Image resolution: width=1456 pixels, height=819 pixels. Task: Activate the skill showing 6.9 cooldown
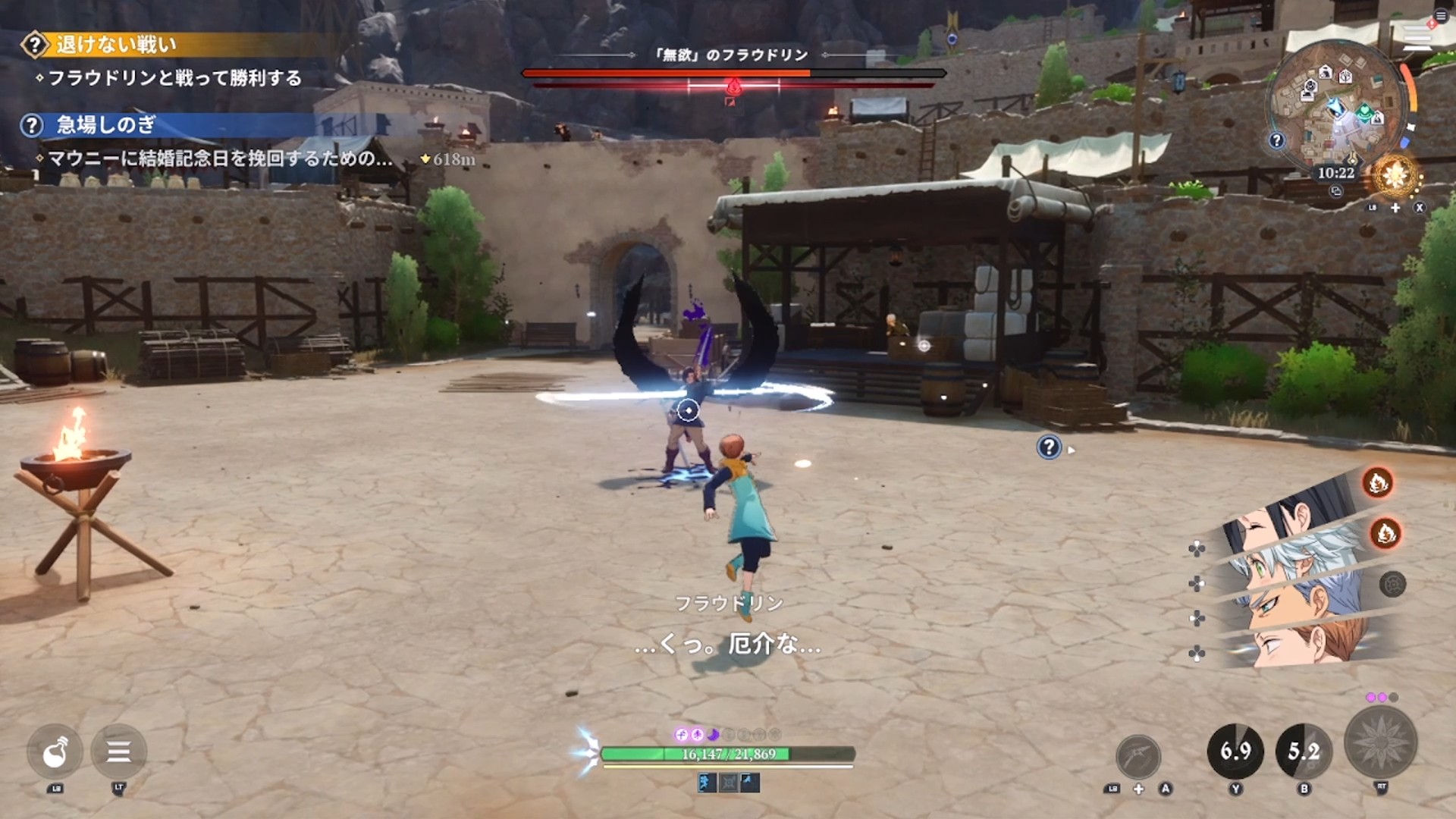1235,752
